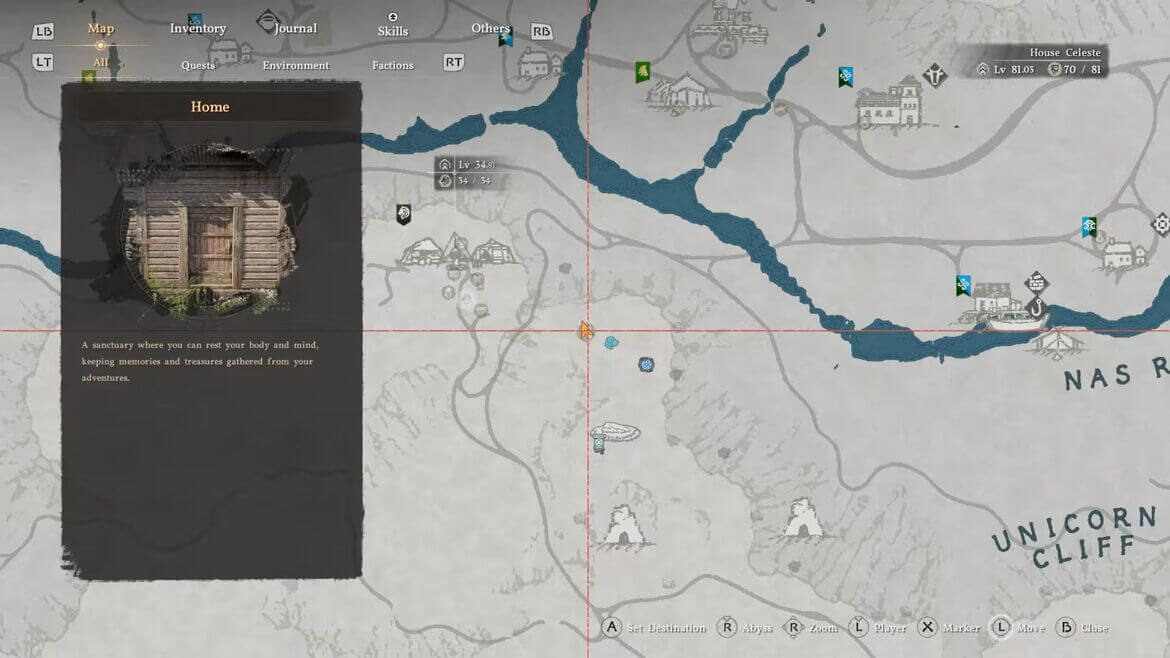Open the Journal tab
This screenshot has height=658, width=1170.
295,28
